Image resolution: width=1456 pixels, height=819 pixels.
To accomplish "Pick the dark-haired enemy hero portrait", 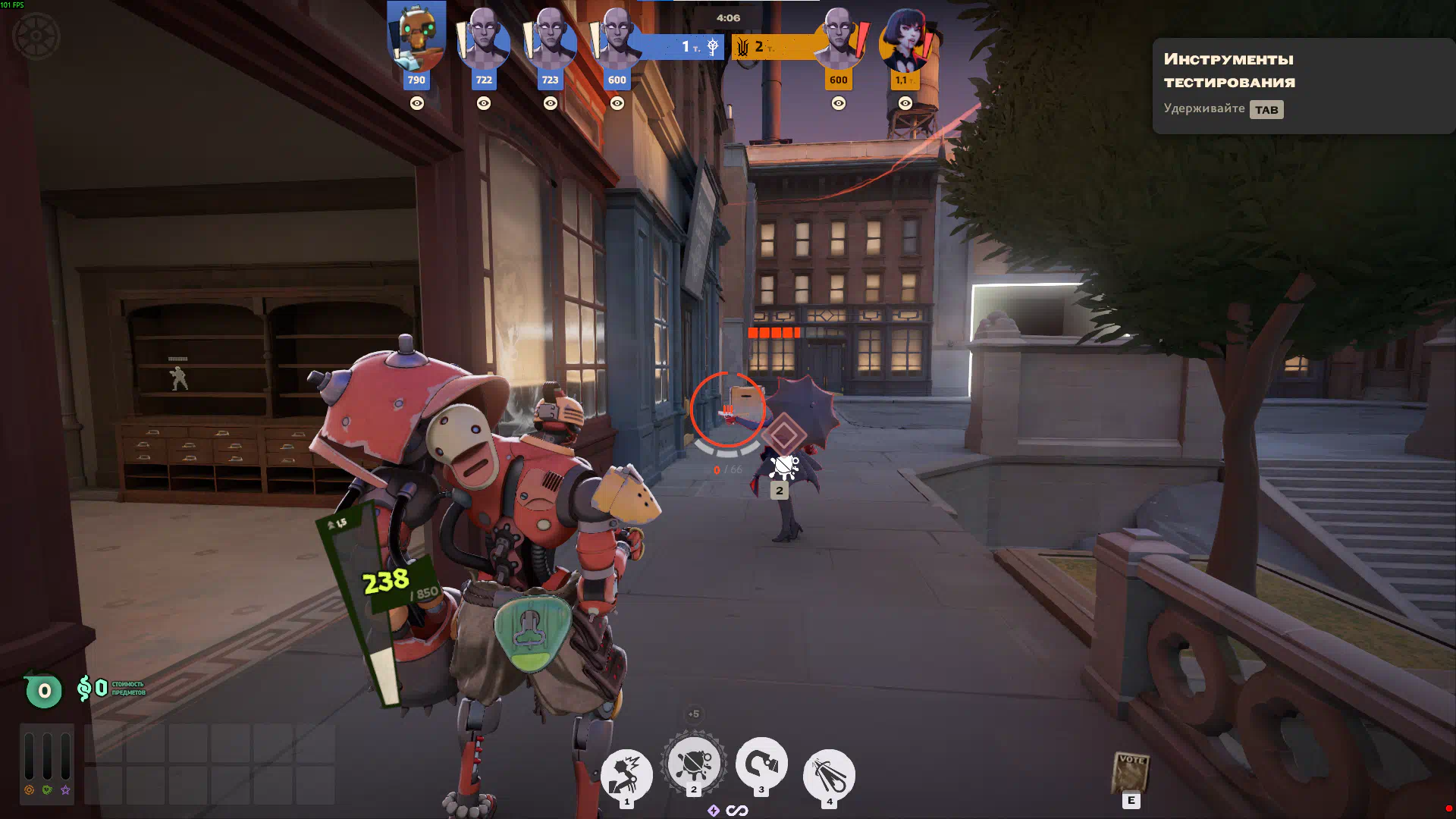I will 905,39.
